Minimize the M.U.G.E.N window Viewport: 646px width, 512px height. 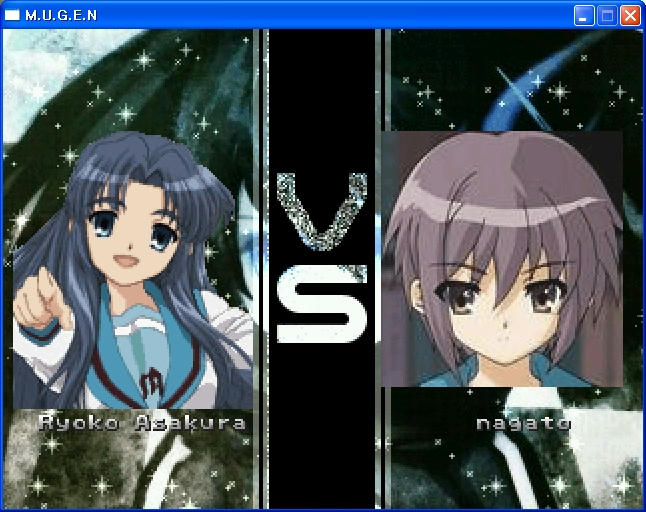click(584, 15)
